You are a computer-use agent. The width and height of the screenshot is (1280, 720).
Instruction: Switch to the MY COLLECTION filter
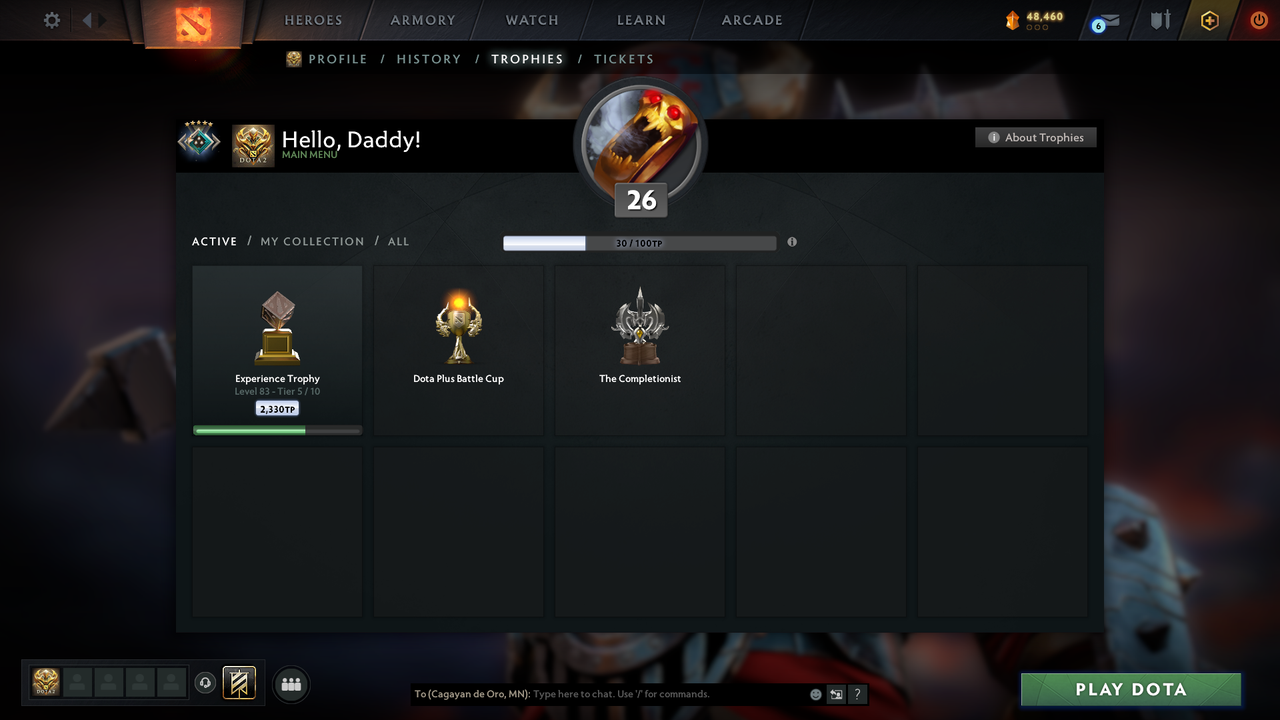pos(312,241)
